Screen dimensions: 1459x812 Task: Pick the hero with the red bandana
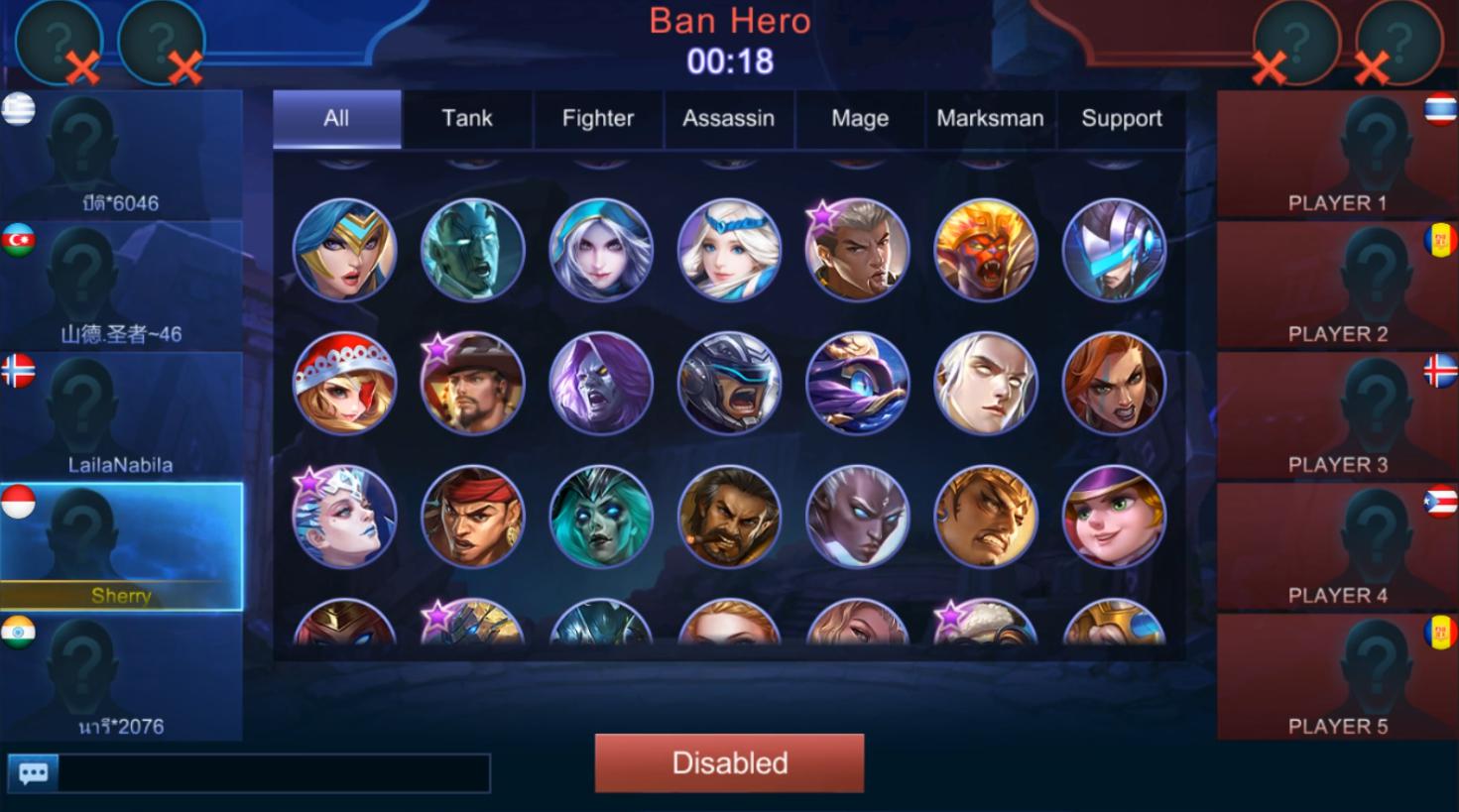470,516
